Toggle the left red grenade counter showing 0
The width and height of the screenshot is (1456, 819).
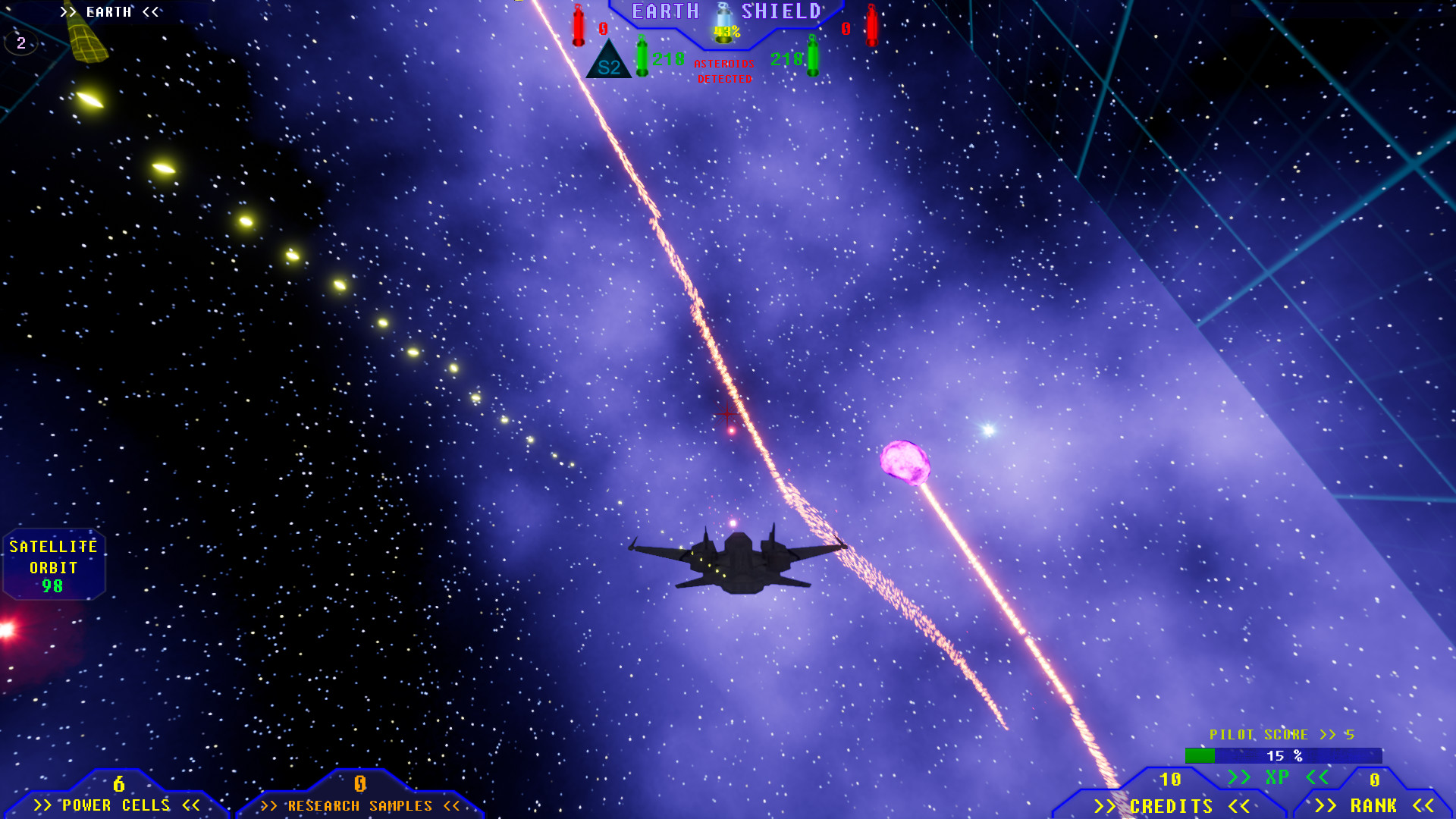pyautogui.click(x=603, y=29)
